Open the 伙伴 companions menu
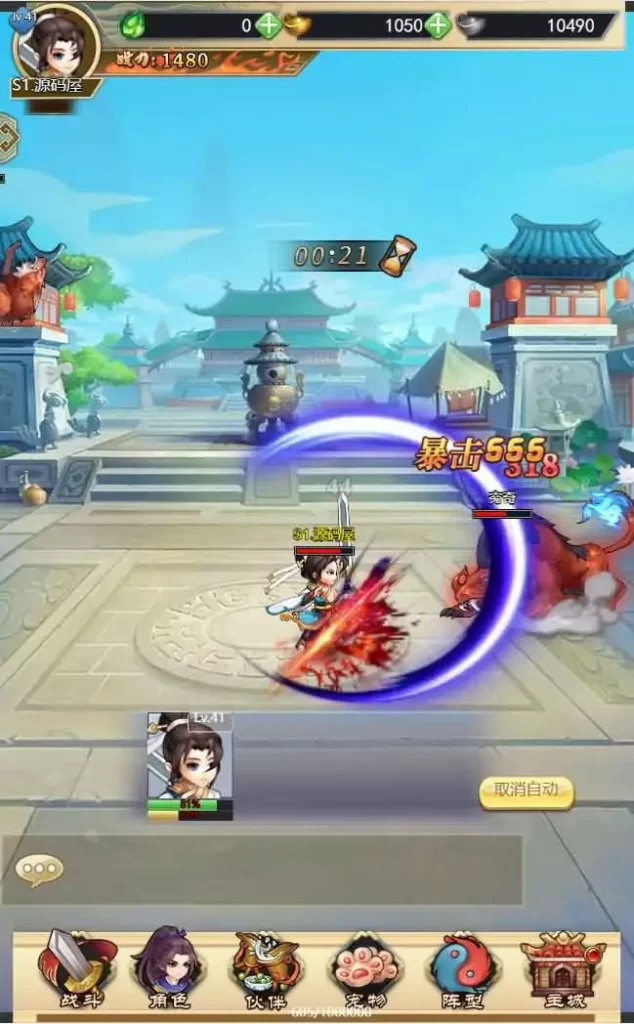 point(266,968)
